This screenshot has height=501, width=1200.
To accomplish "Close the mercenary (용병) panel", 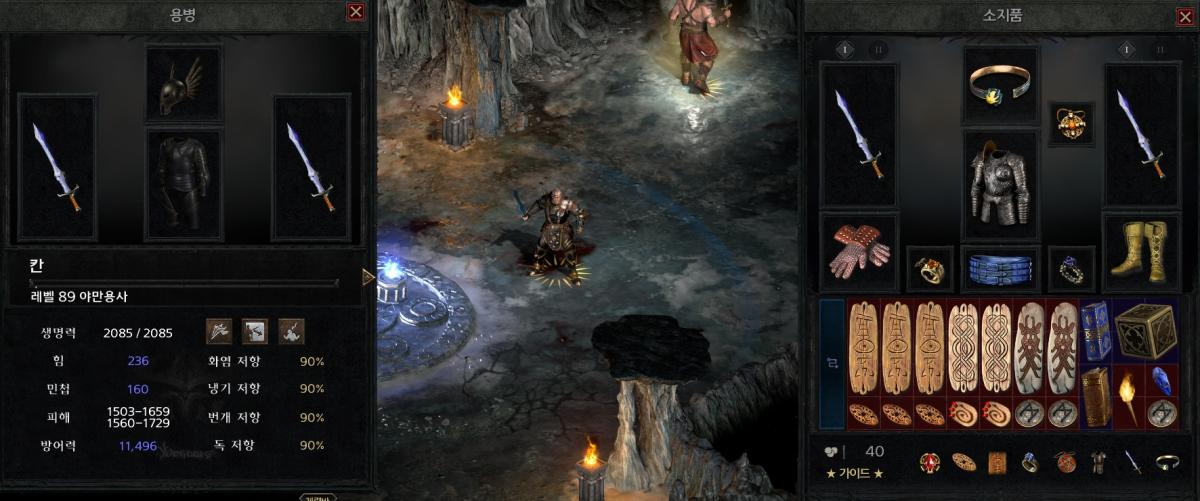I will (355, 12).
